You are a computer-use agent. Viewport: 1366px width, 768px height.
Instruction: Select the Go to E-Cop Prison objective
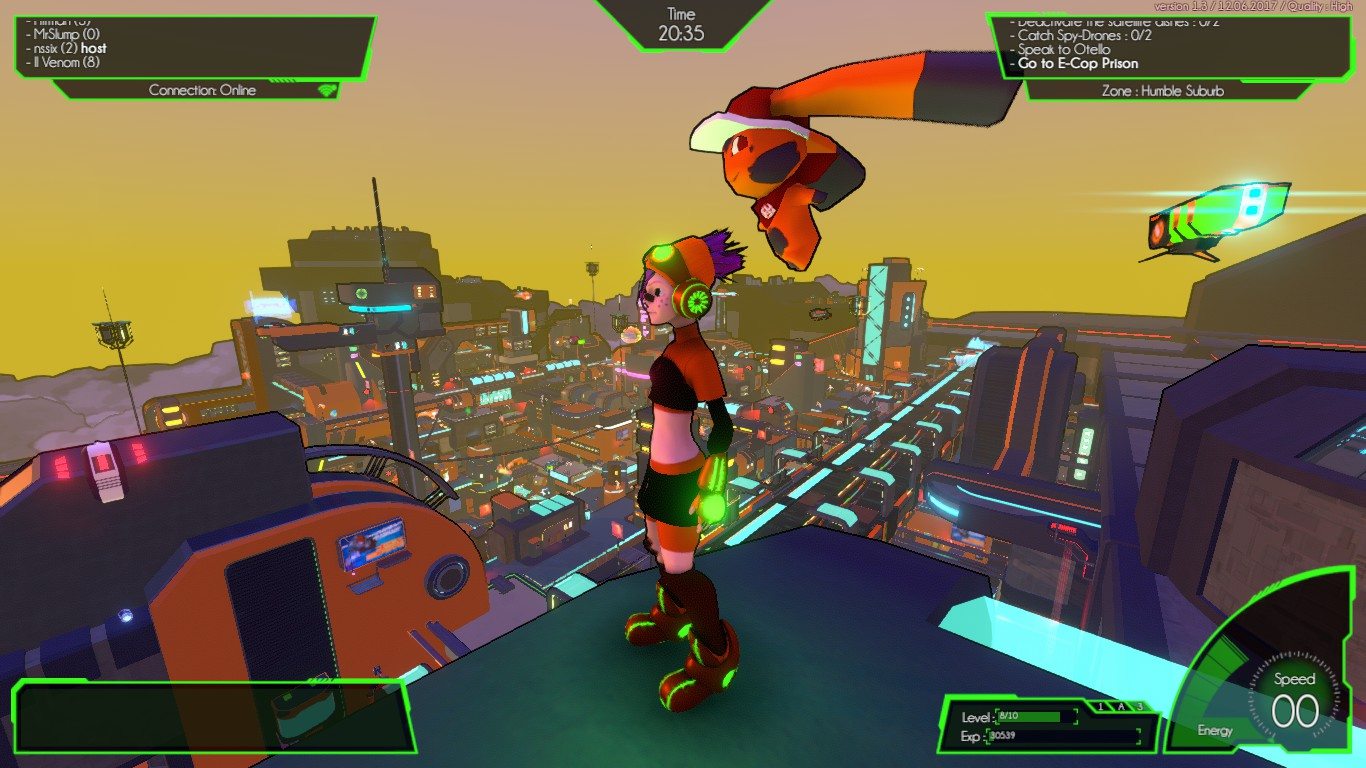tap(1078, 63)
